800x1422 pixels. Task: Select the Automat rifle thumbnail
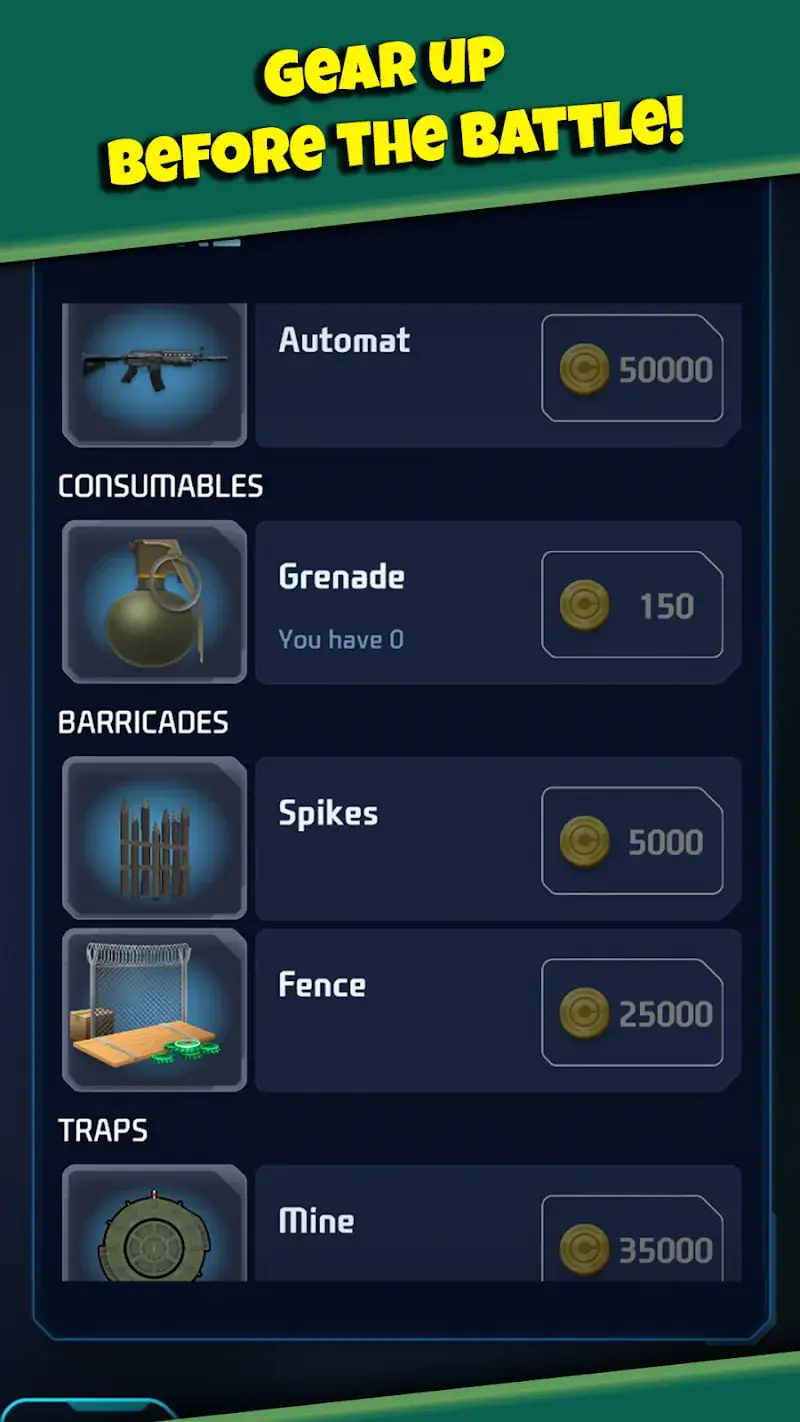[154, 374]
